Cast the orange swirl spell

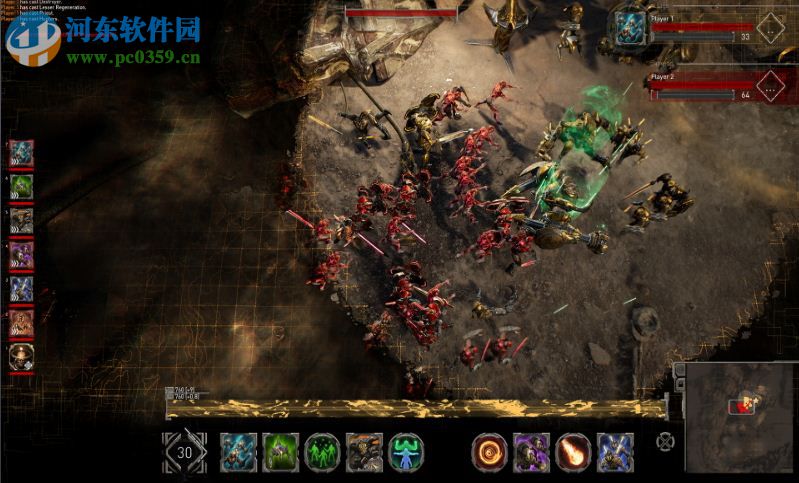pos(489,452)
